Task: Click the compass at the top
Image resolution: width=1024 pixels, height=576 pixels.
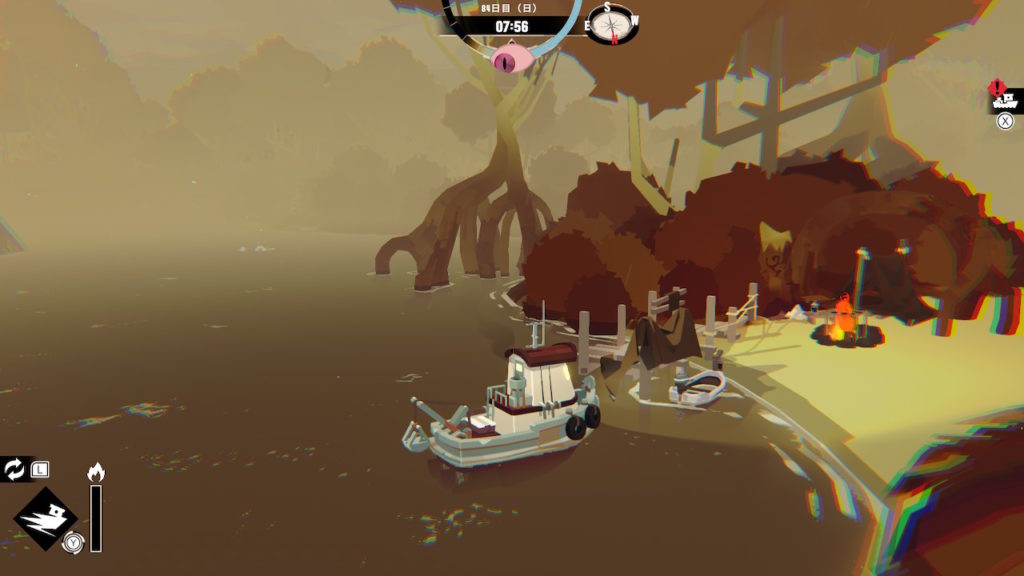Action: [x=612, y=23]
